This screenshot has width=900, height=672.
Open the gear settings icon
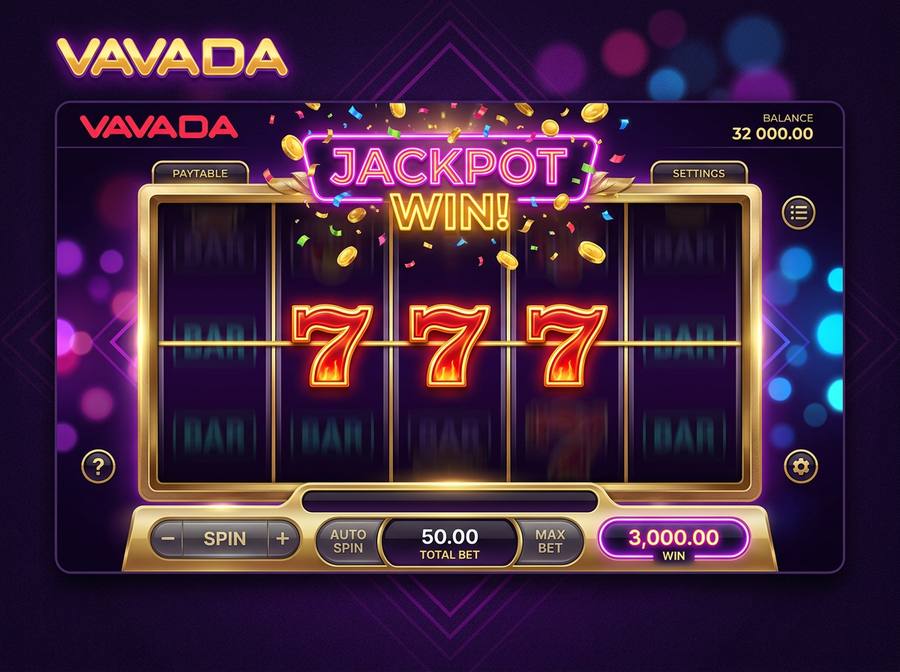point(800,466)
